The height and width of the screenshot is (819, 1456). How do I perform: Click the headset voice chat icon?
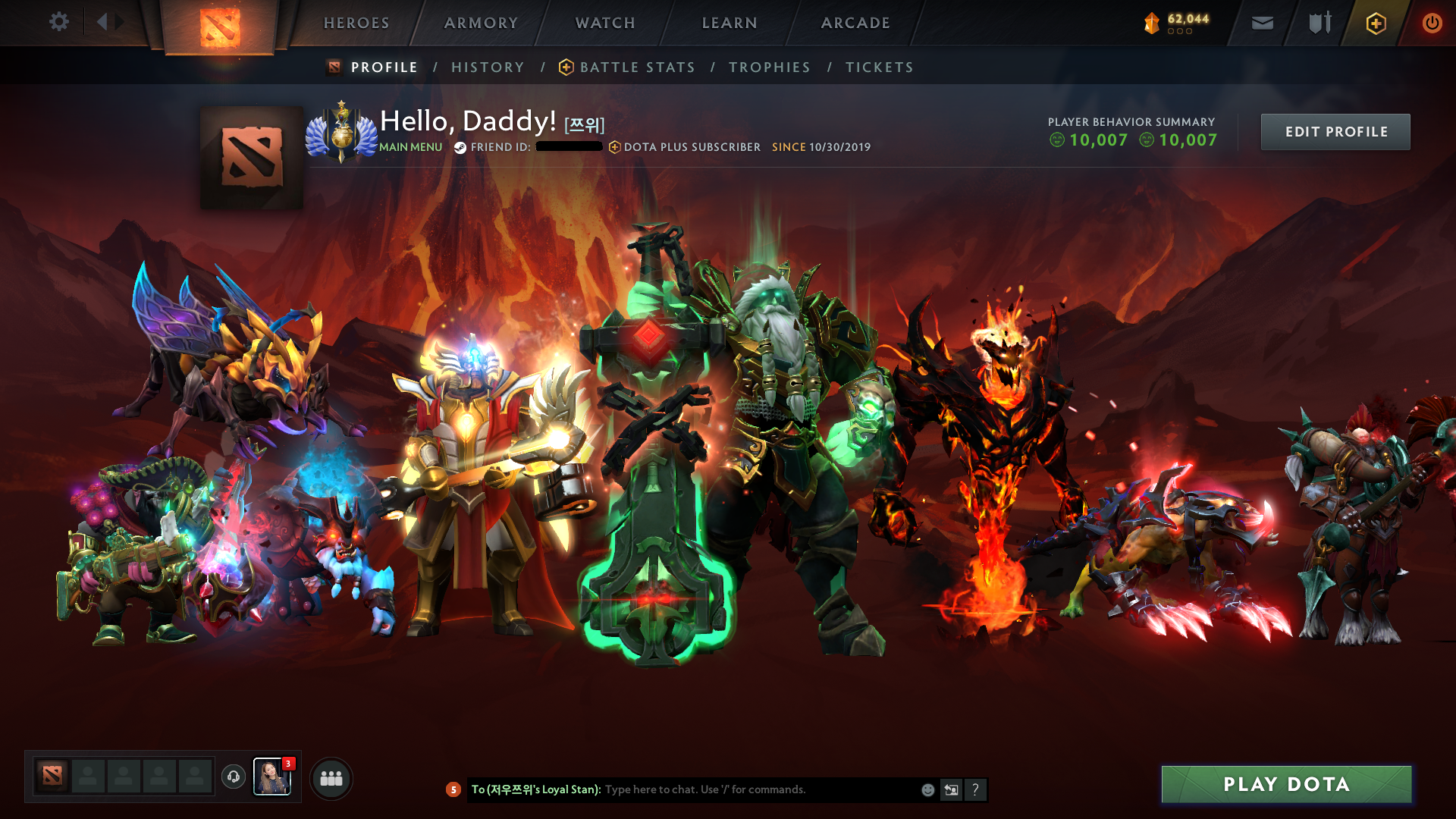233,777
